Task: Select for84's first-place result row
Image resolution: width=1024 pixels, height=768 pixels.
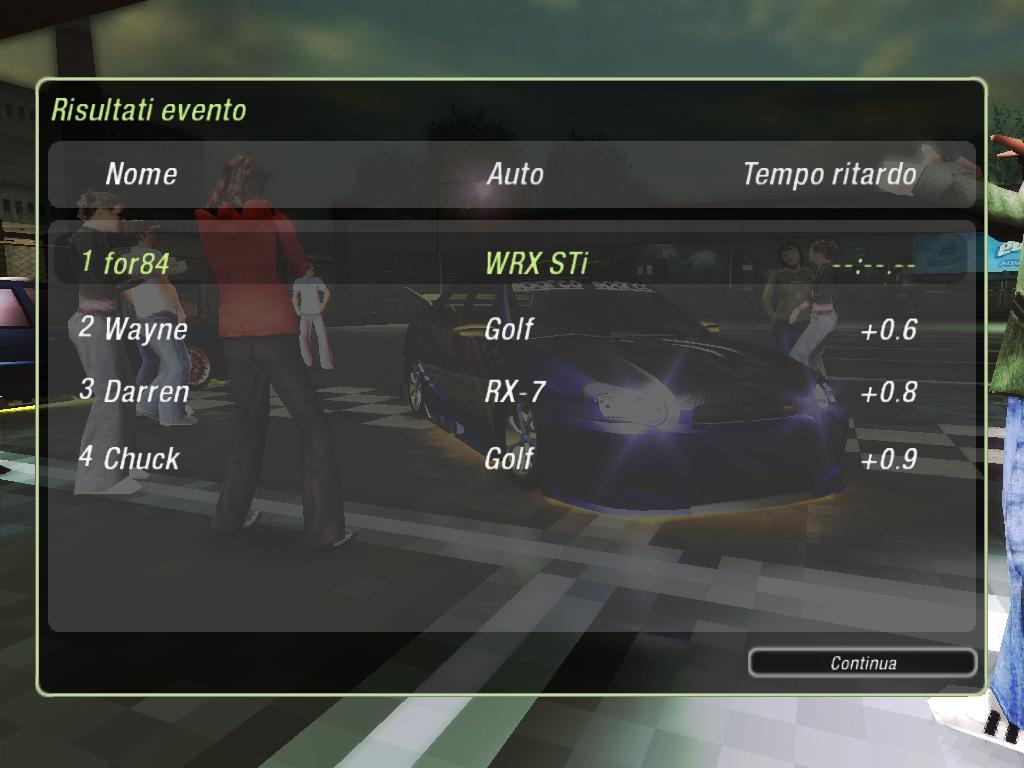Action: pos(510,264)
